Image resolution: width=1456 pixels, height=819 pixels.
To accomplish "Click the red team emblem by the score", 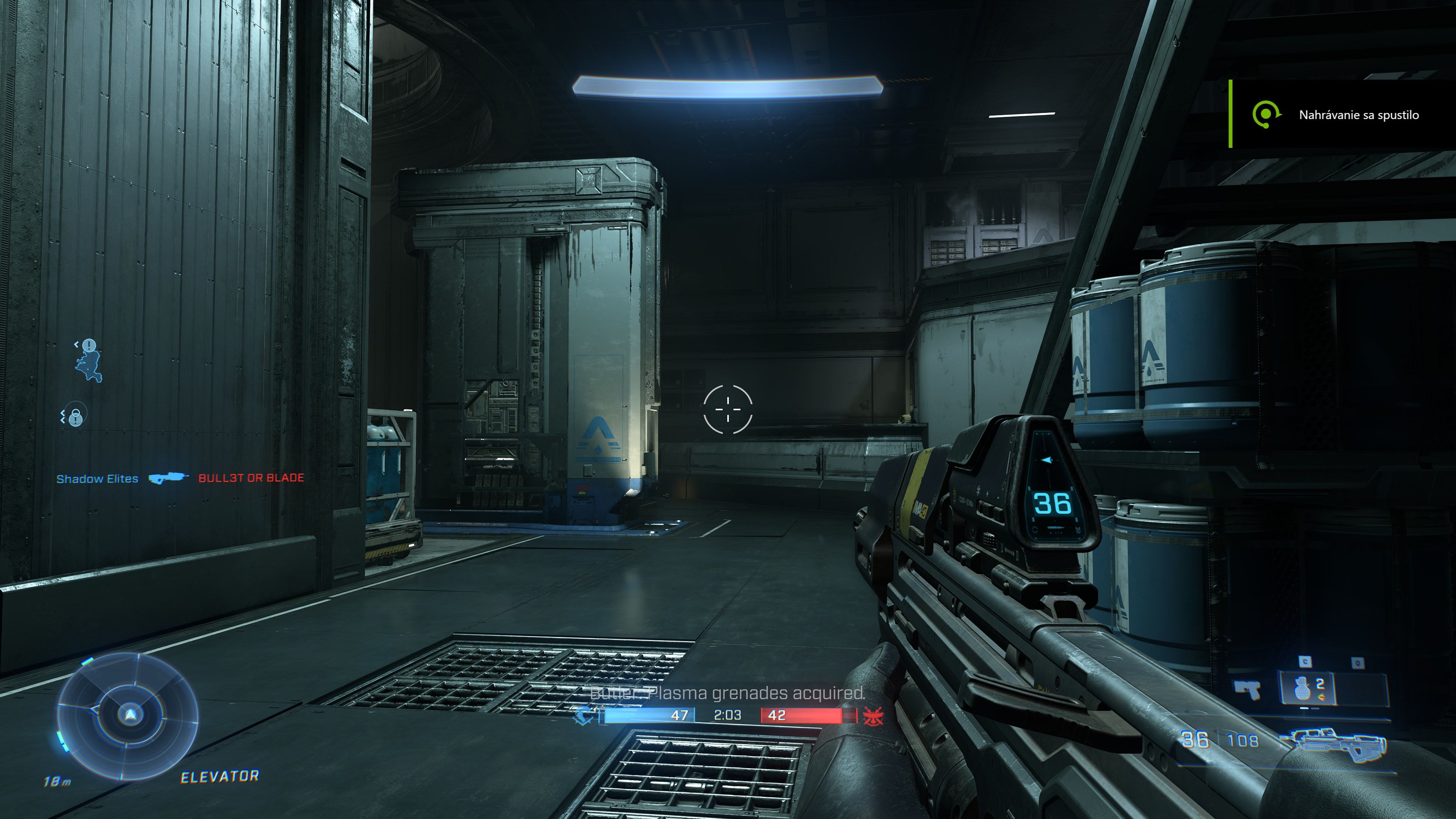I will 869,716.
